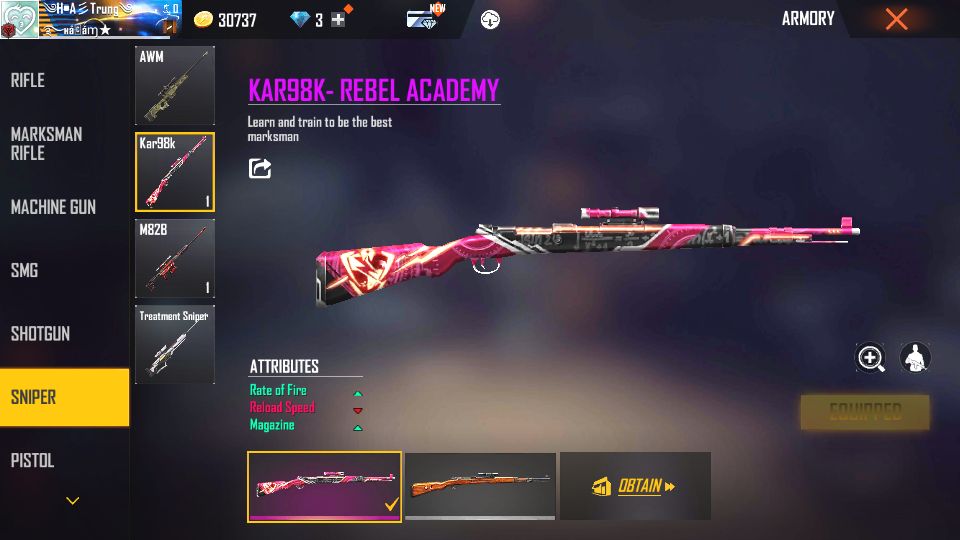The width and height of the screenshot is (960, 540).
Task: Open the Marksman Rifle category
Action: point(46,143)
